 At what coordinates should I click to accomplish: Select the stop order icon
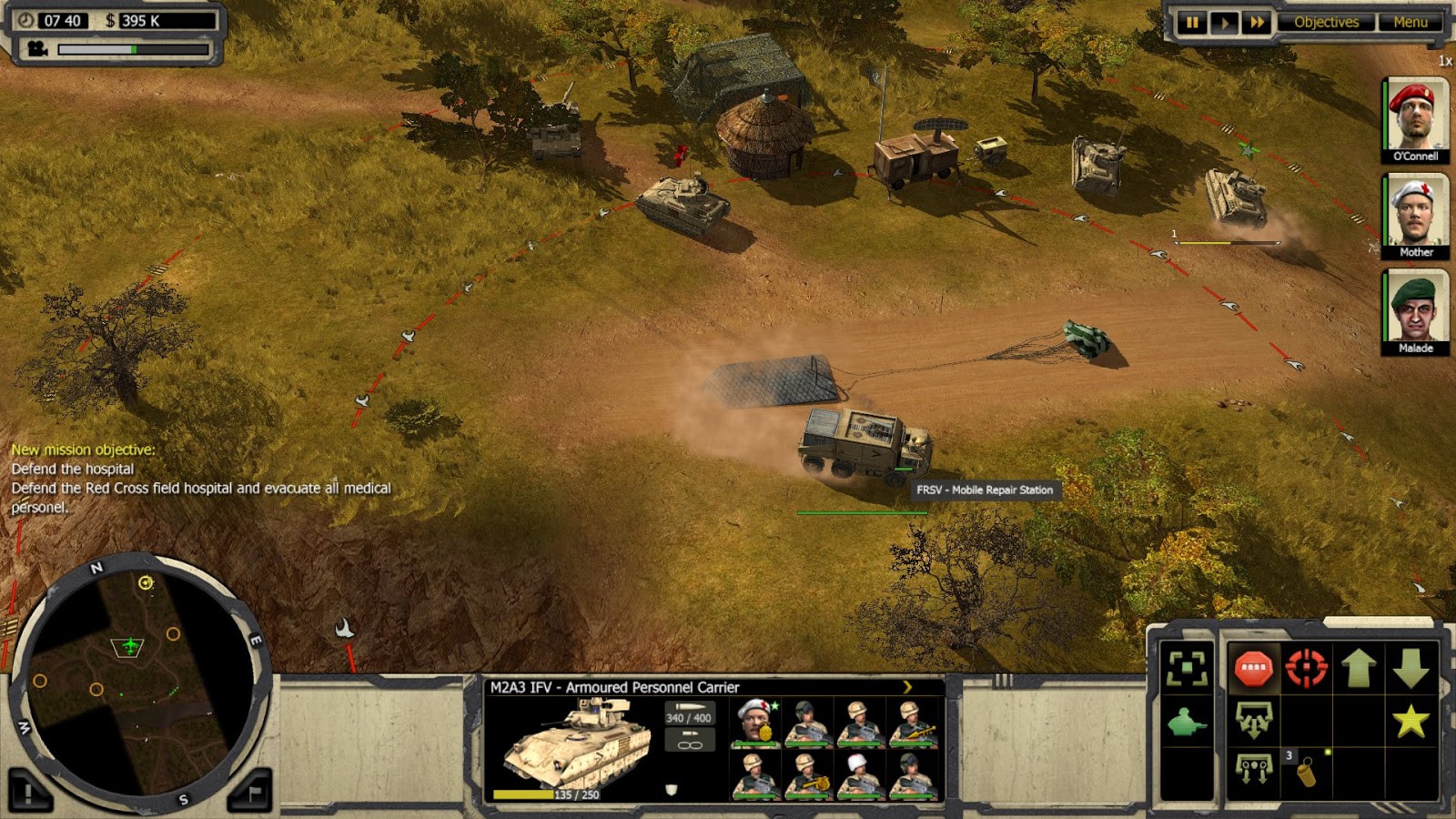pos(1252,668)
